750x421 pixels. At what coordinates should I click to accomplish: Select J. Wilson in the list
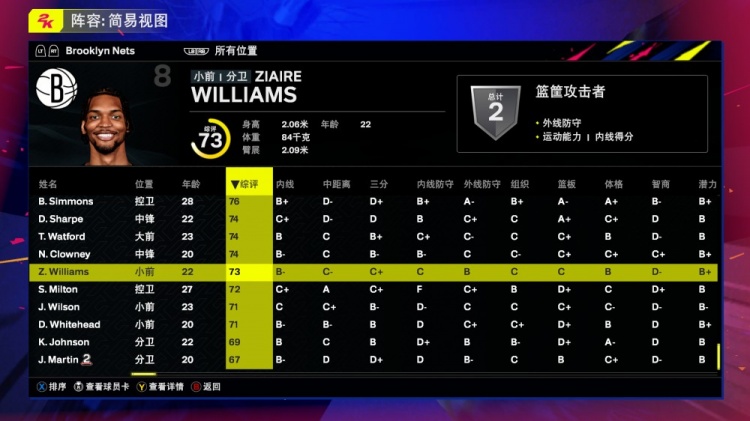coord(59,307)
